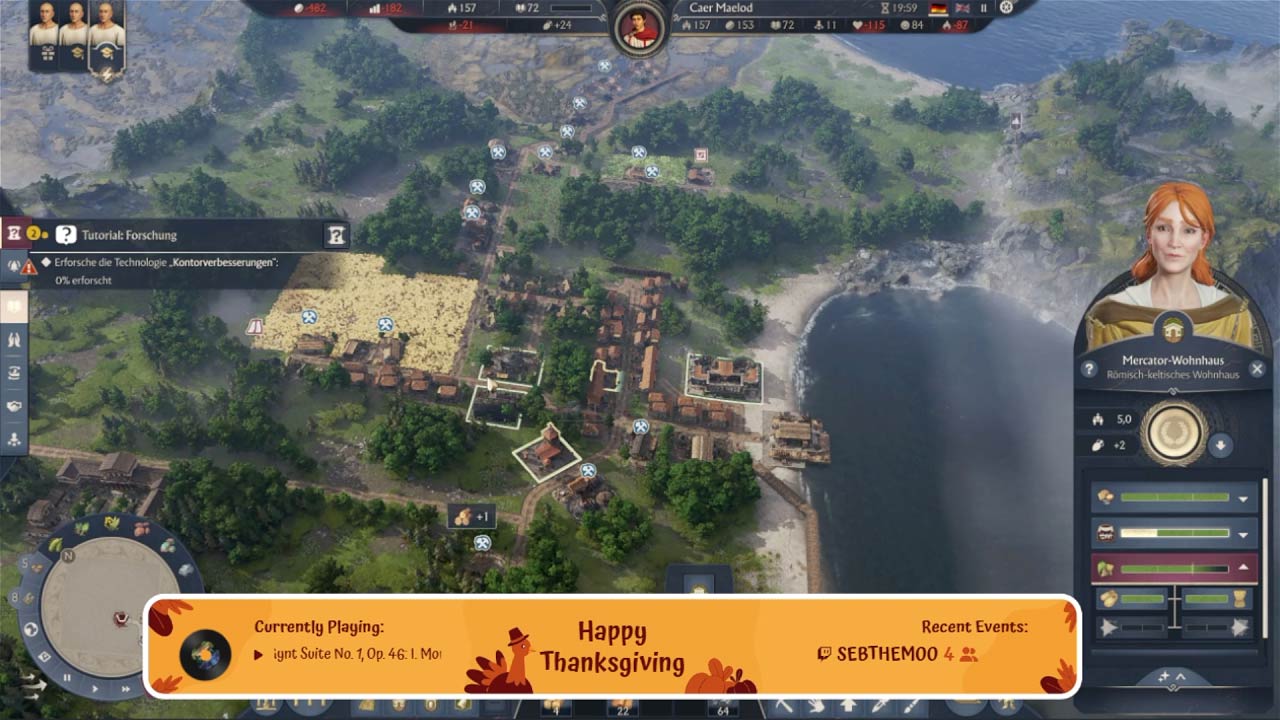Viewport: 1280px width, 720px height.
Task: Select the diplomacy handshake icon on the left
Action: pos(14,404)
